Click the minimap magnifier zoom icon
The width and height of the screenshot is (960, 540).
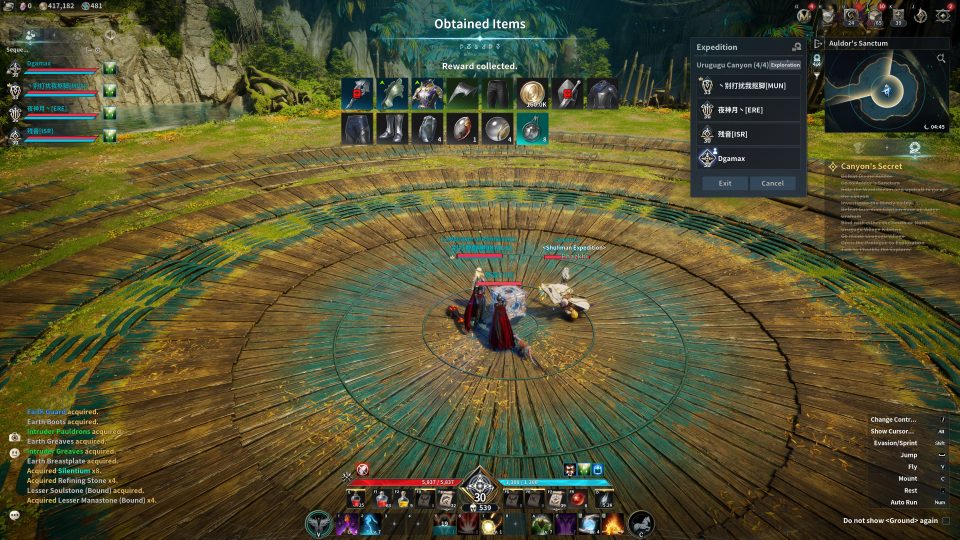941,59
